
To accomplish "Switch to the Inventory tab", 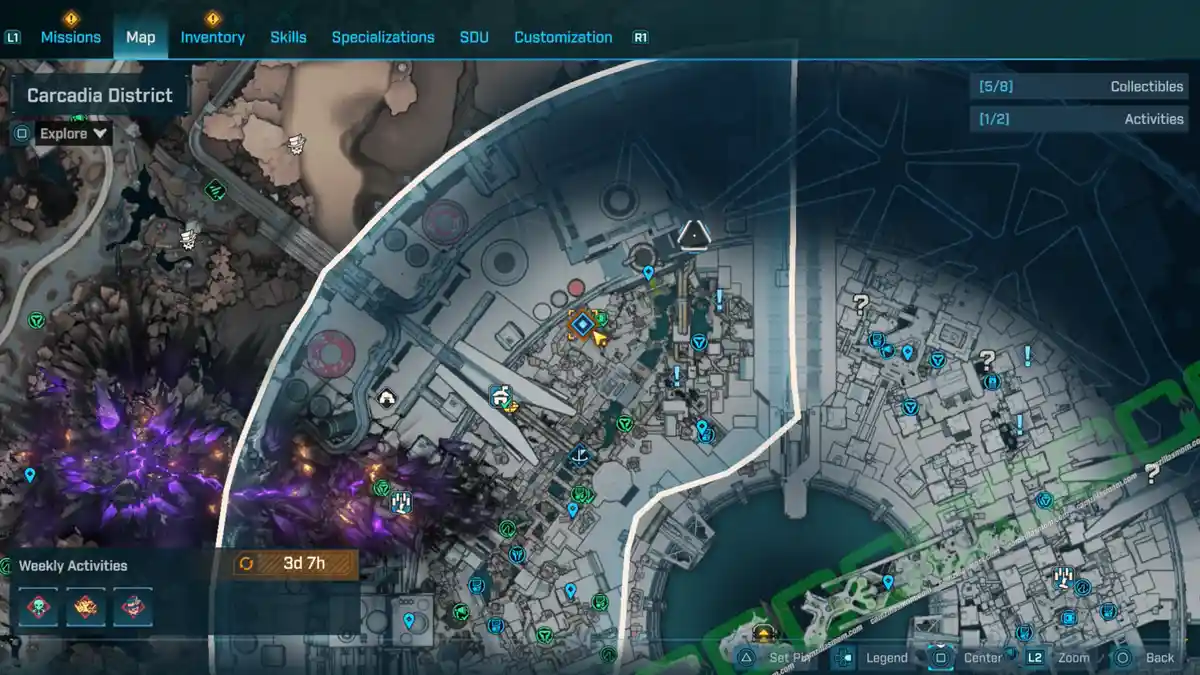I will coord(212,37).
